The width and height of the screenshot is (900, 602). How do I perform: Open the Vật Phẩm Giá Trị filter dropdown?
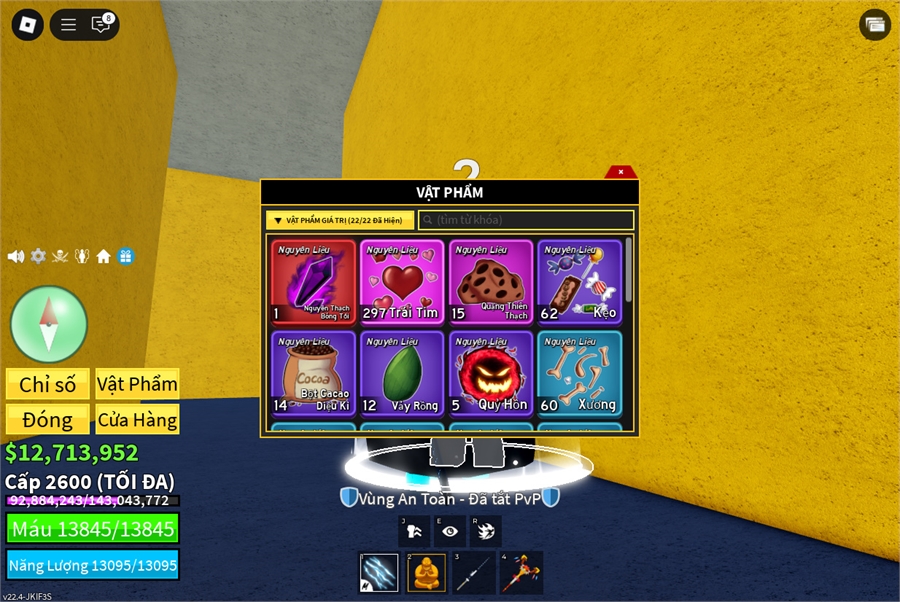point(339,220)
